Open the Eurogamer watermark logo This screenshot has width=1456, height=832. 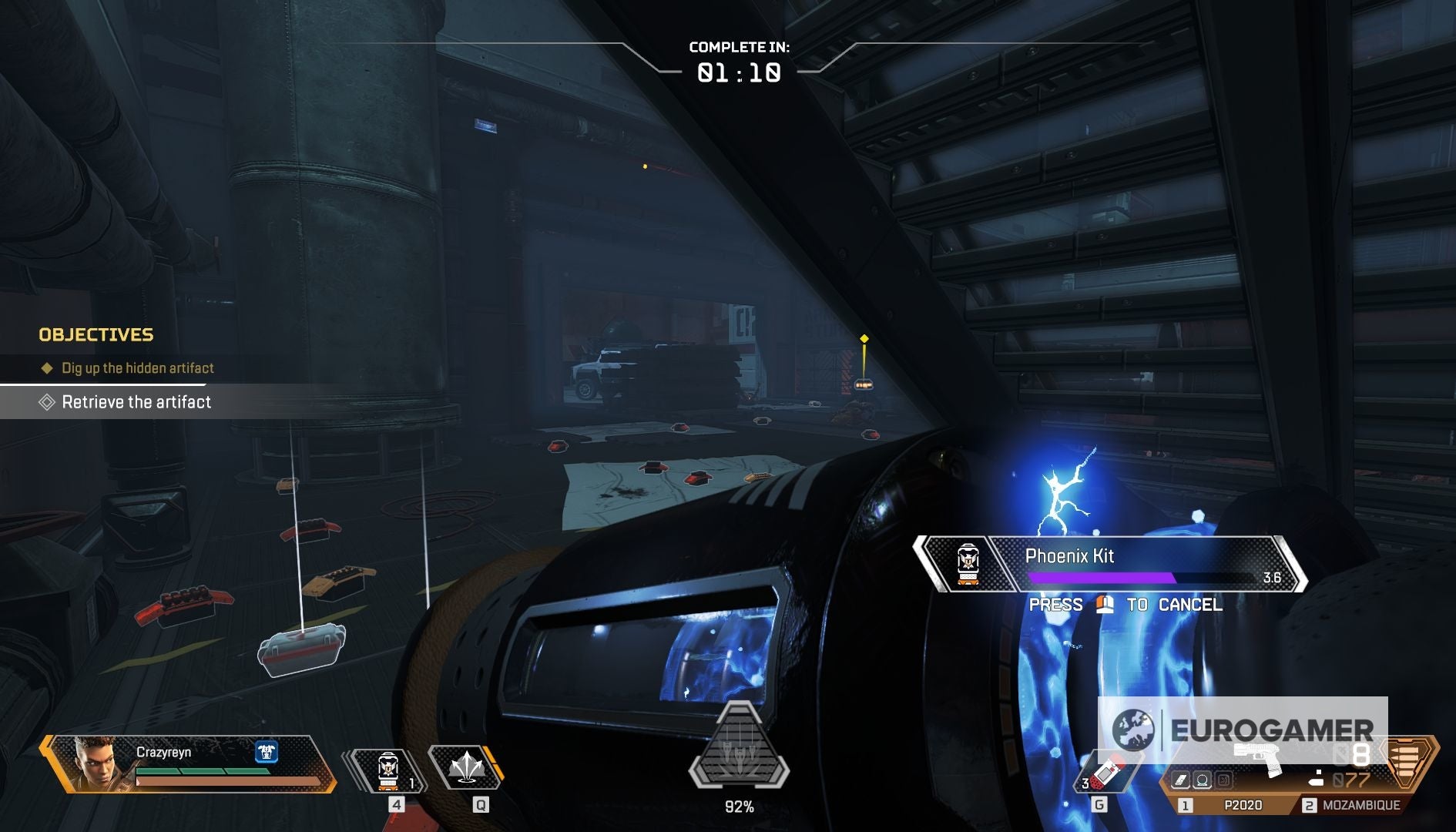point(1242,730)
